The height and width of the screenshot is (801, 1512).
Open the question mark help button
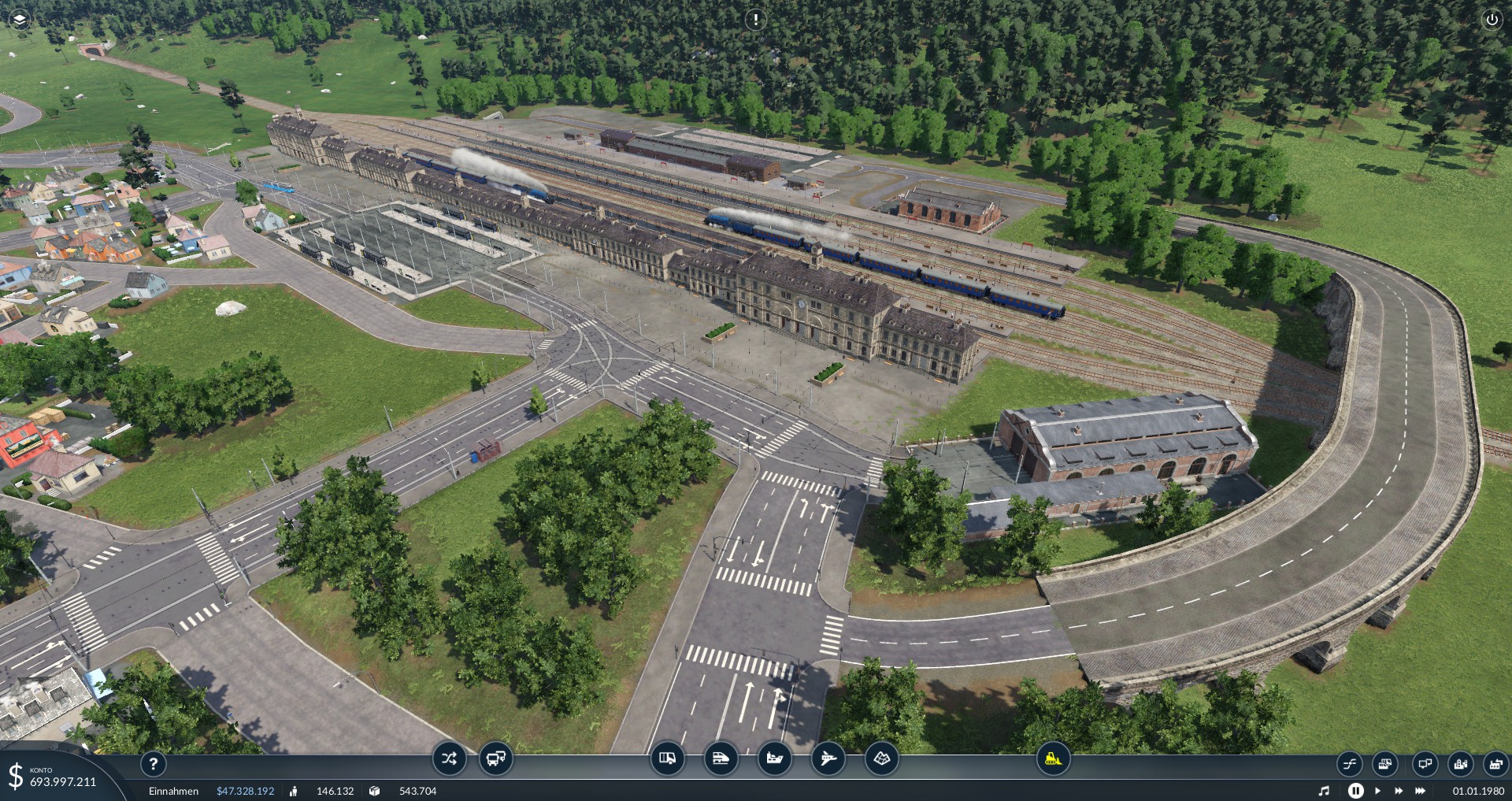tap(154, 763)
